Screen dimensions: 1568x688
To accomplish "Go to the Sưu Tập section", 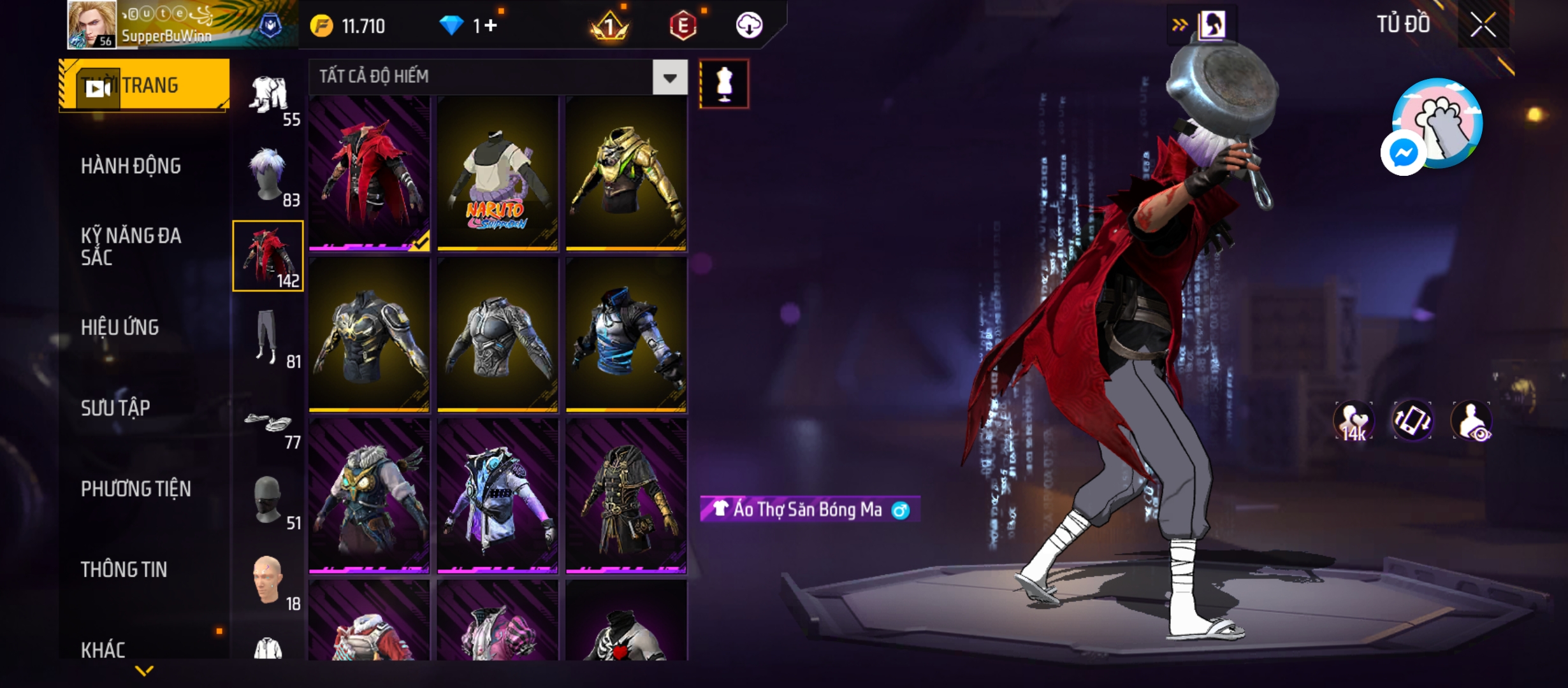I will (115, 408).
